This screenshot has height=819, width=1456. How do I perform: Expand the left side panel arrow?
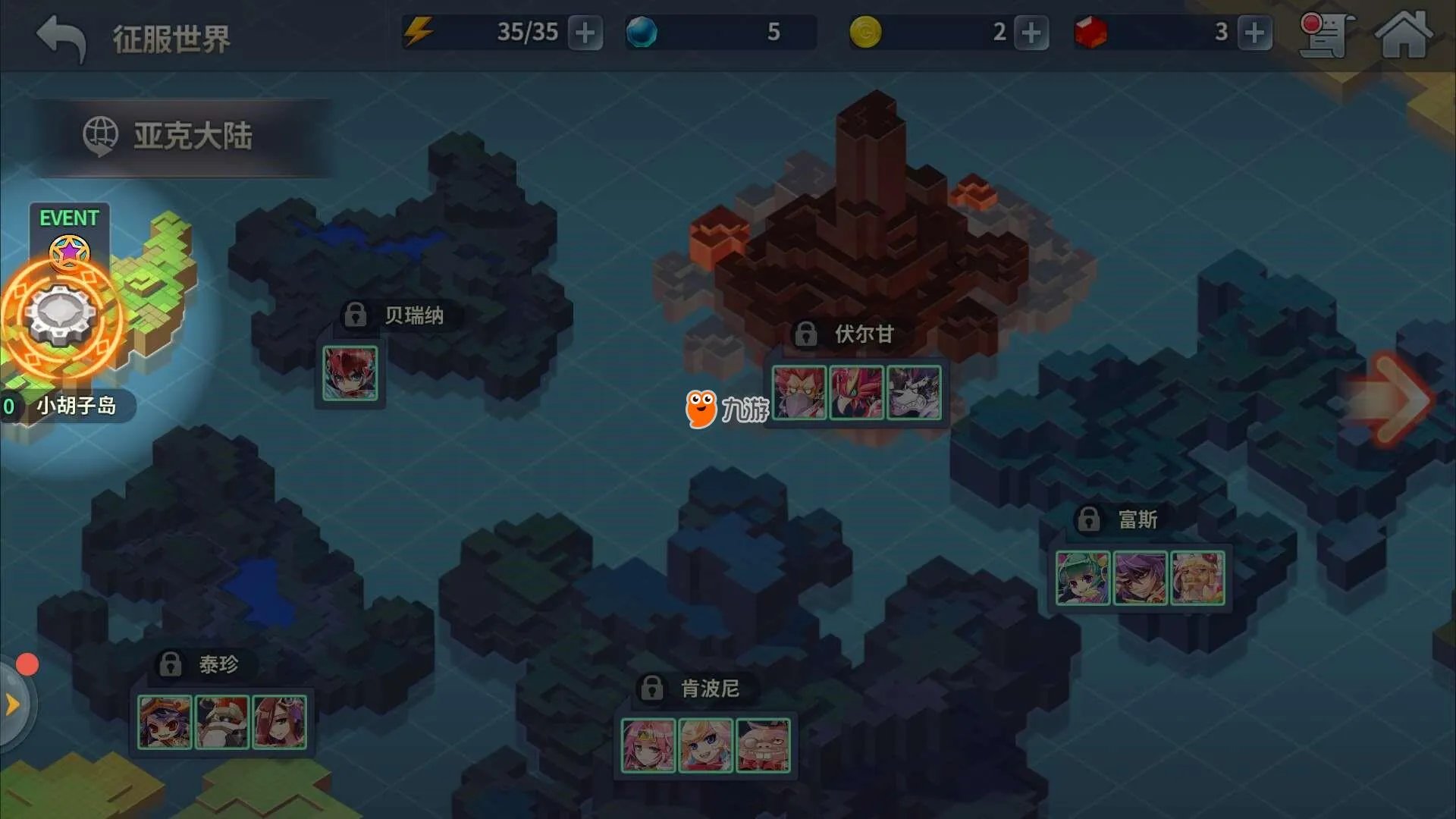11,704
